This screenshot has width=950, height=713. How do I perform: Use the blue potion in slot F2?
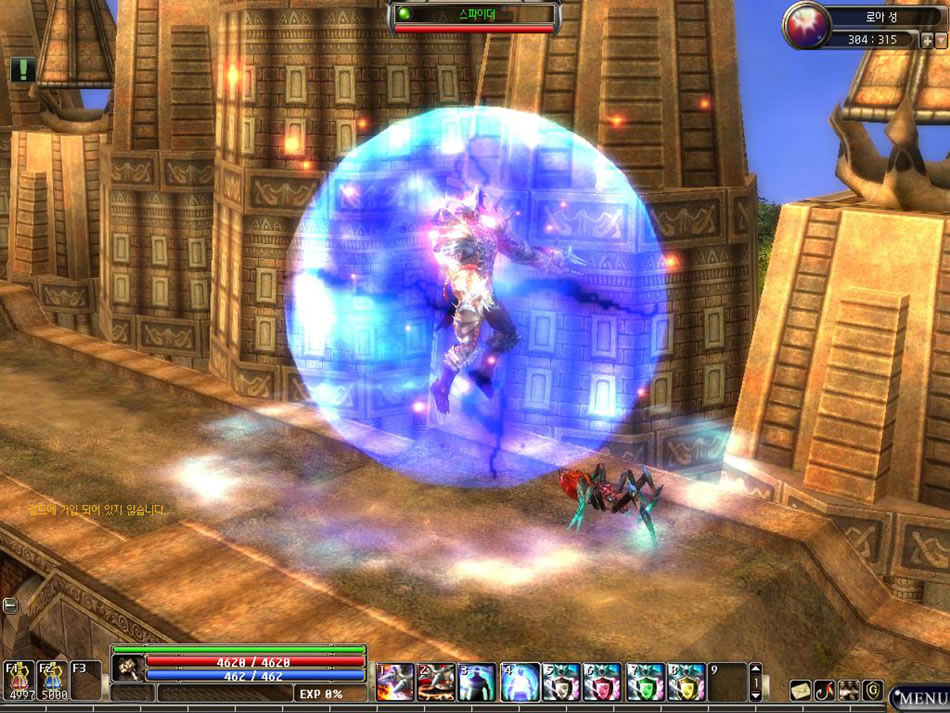coord(51,681)
